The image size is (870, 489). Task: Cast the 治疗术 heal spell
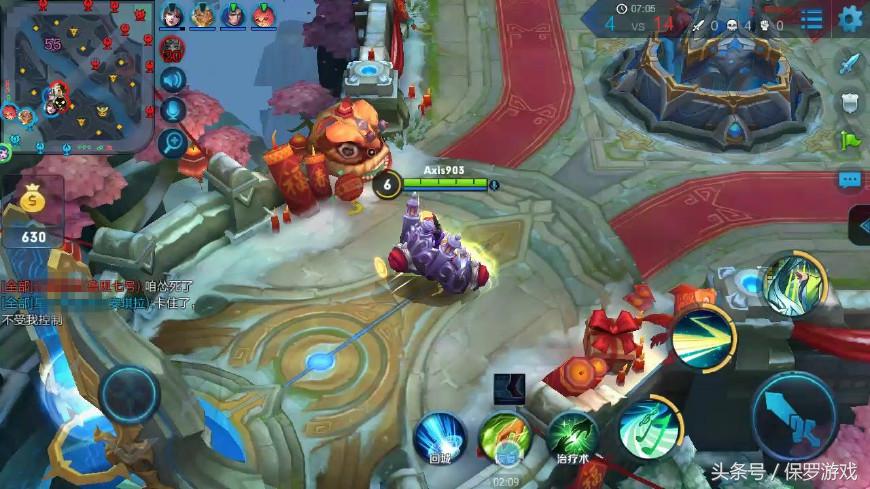click(x=573, y=434)
